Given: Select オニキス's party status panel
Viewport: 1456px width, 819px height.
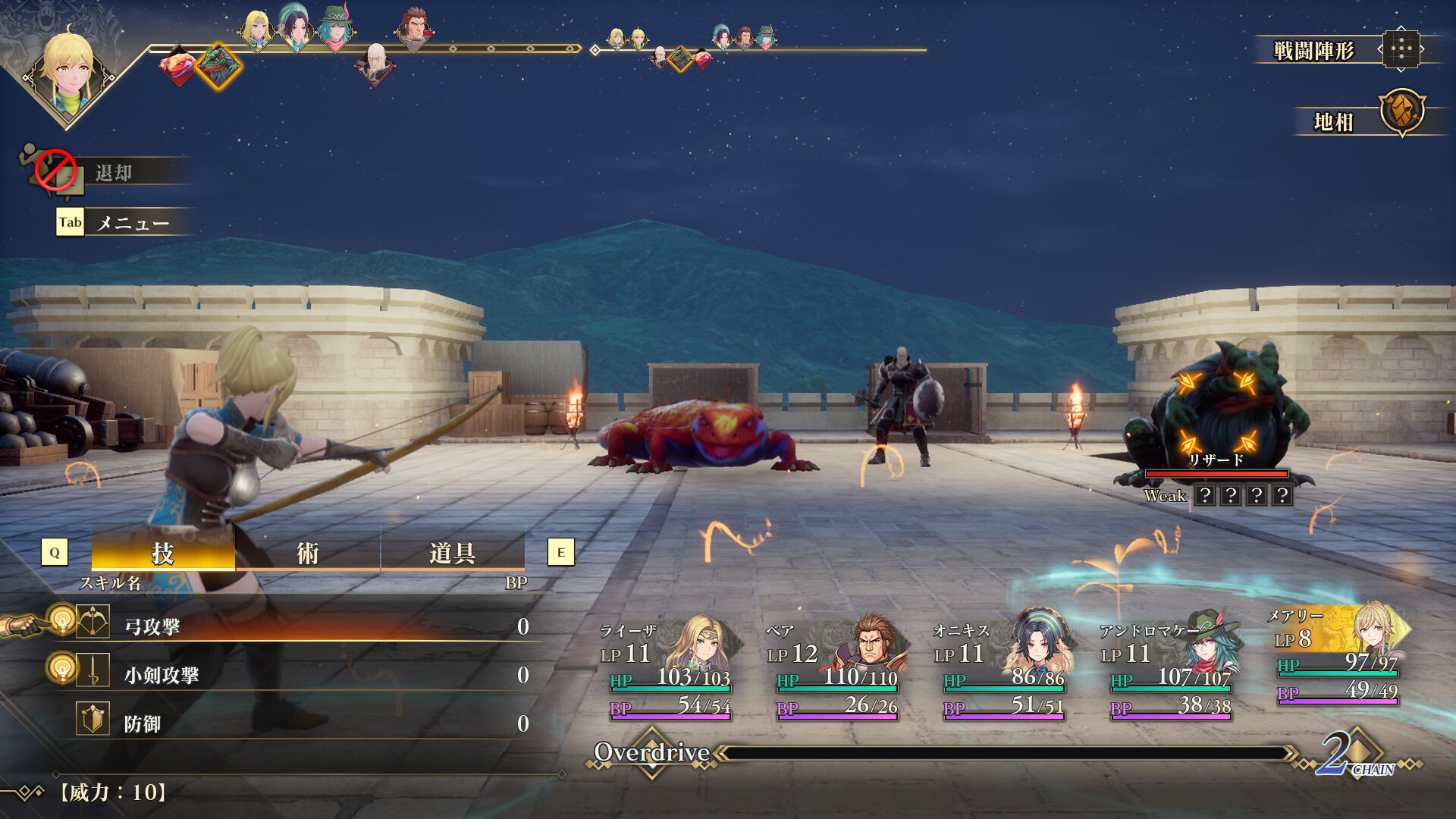Looking at the screenshot, I should click(1001, 669).
